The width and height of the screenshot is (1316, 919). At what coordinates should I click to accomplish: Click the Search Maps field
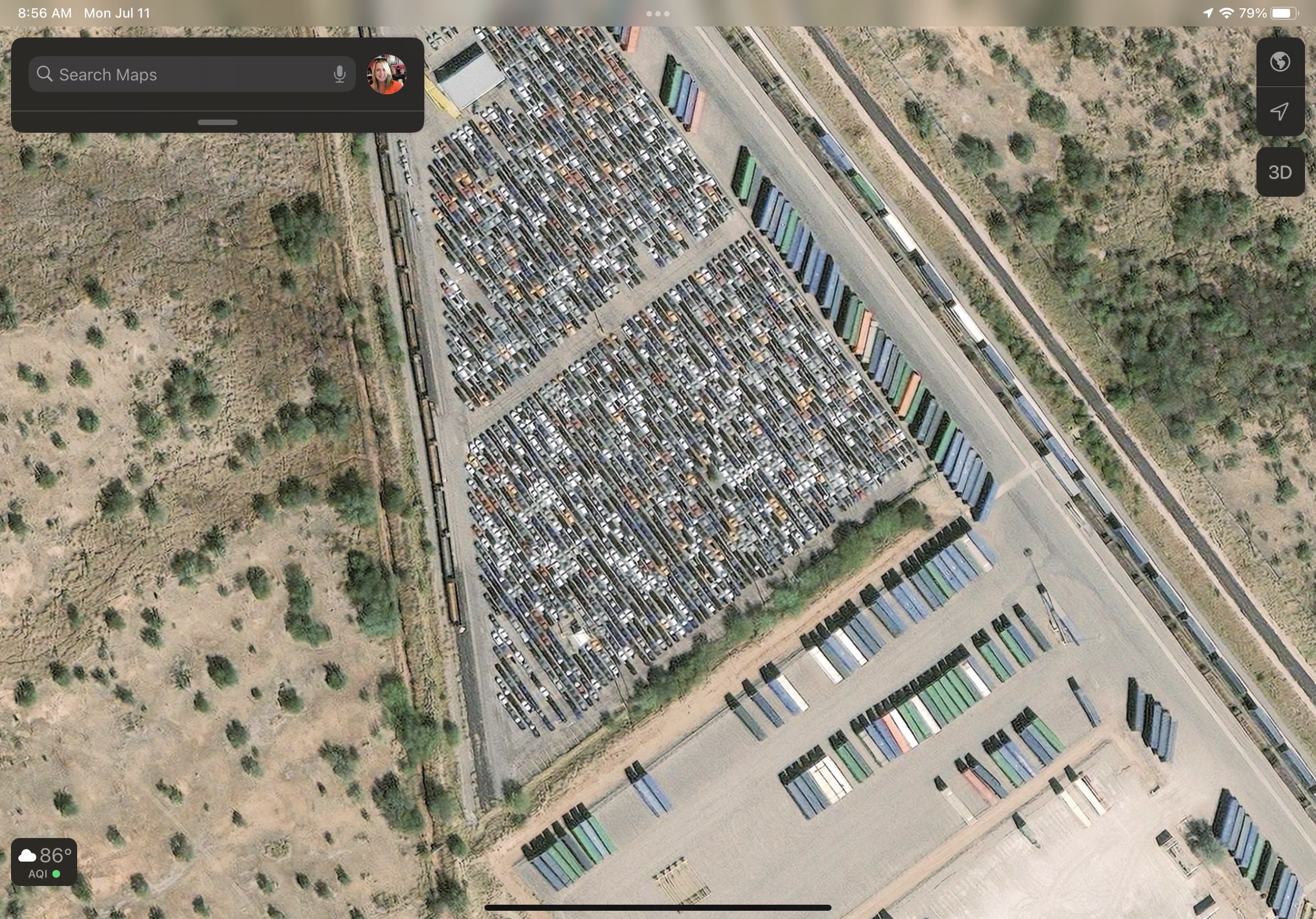pos(184,74)
